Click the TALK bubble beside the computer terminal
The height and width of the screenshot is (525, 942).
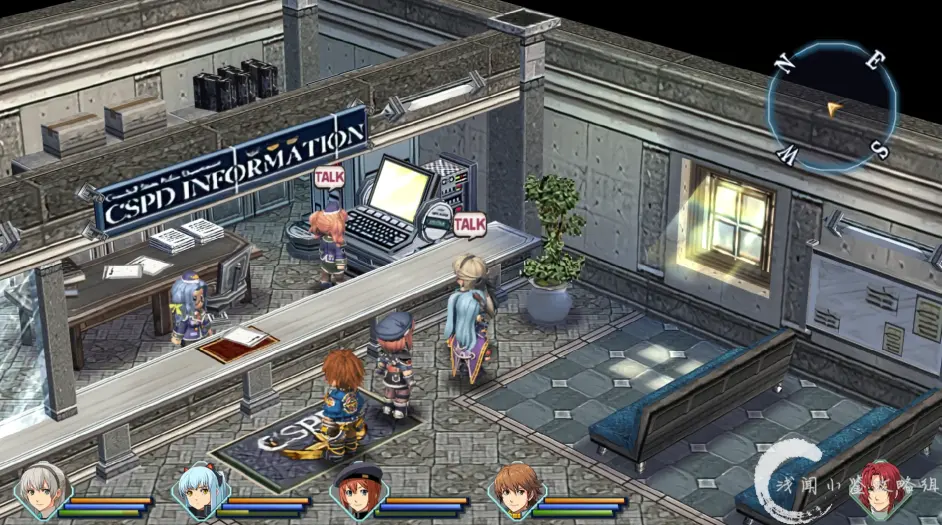469,223
